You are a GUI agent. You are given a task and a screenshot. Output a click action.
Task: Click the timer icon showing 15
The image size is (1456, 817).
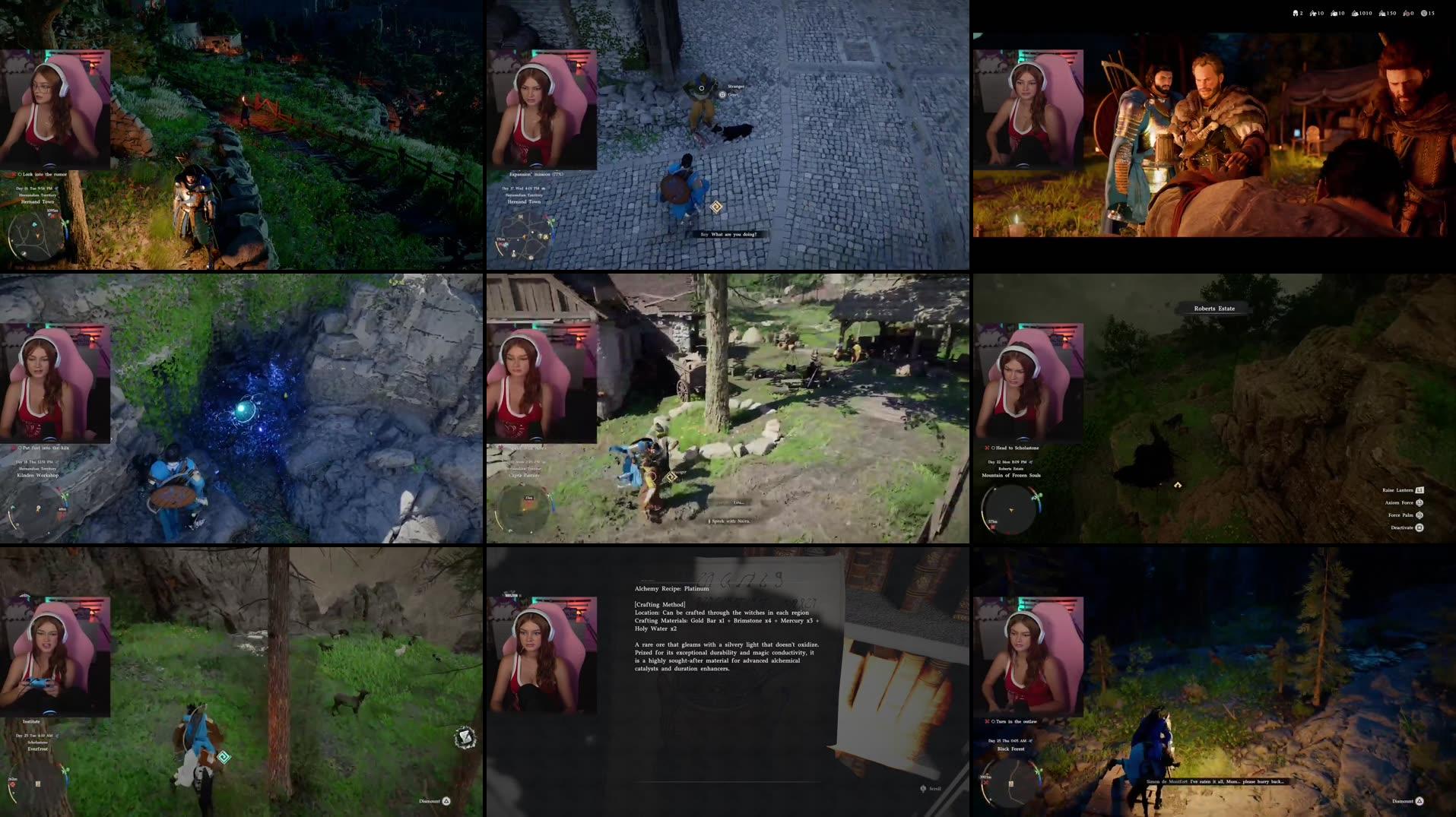click(1425, 13)
